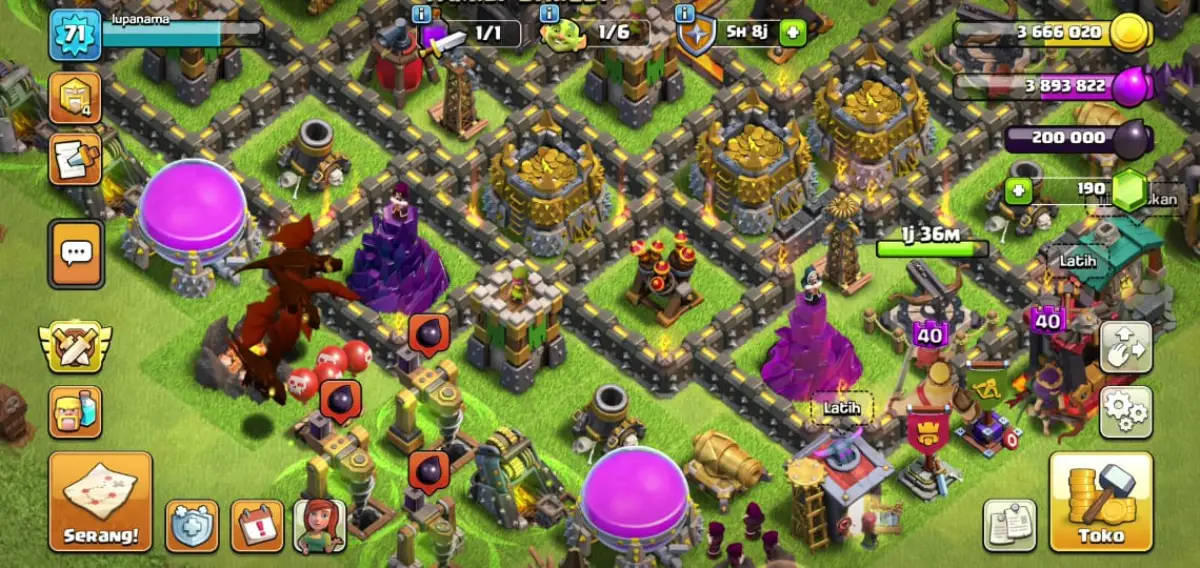The height and width of the screenshot is (568, 1200).
Task: Open the gold helmet icon below the level badge
Action: pyautogui.click(x=75, y=98)
